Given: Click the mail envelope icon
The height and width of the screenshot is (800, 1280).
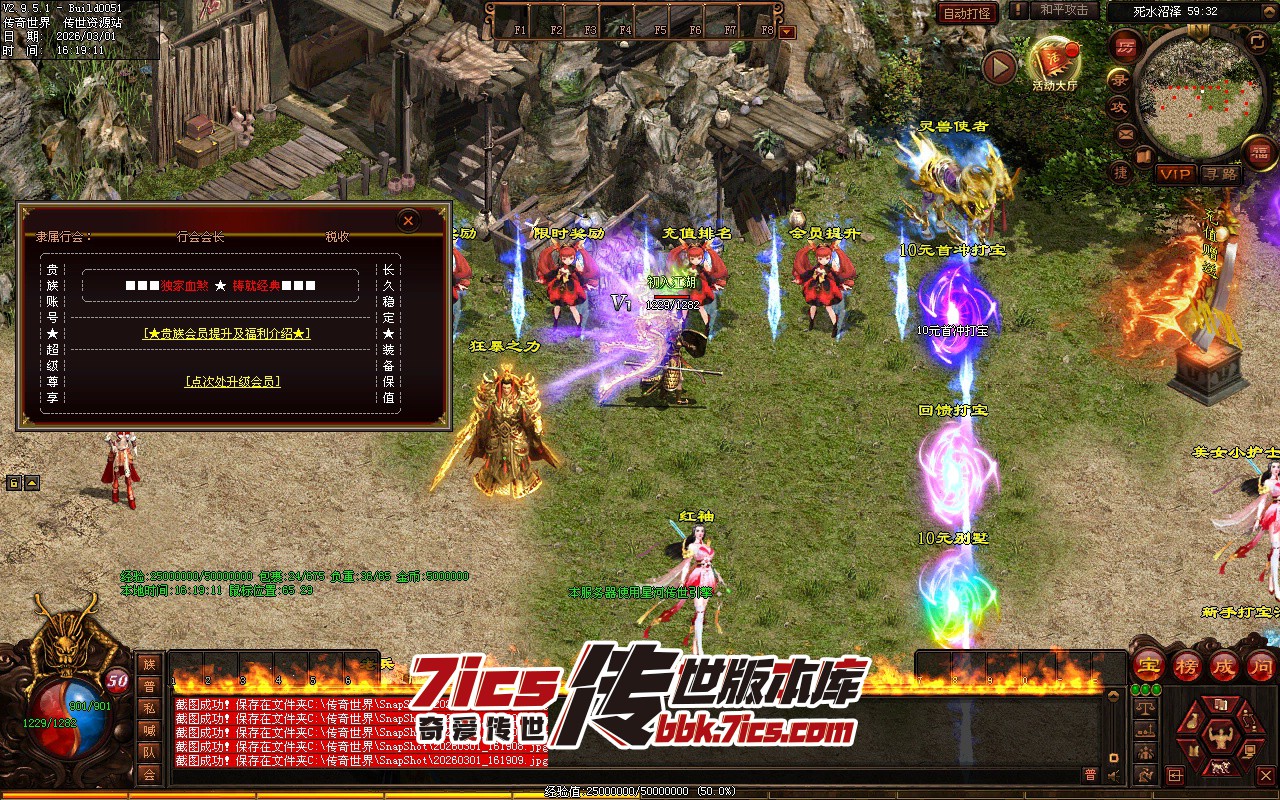Looking at the screenshot, I should [1125, 134].
